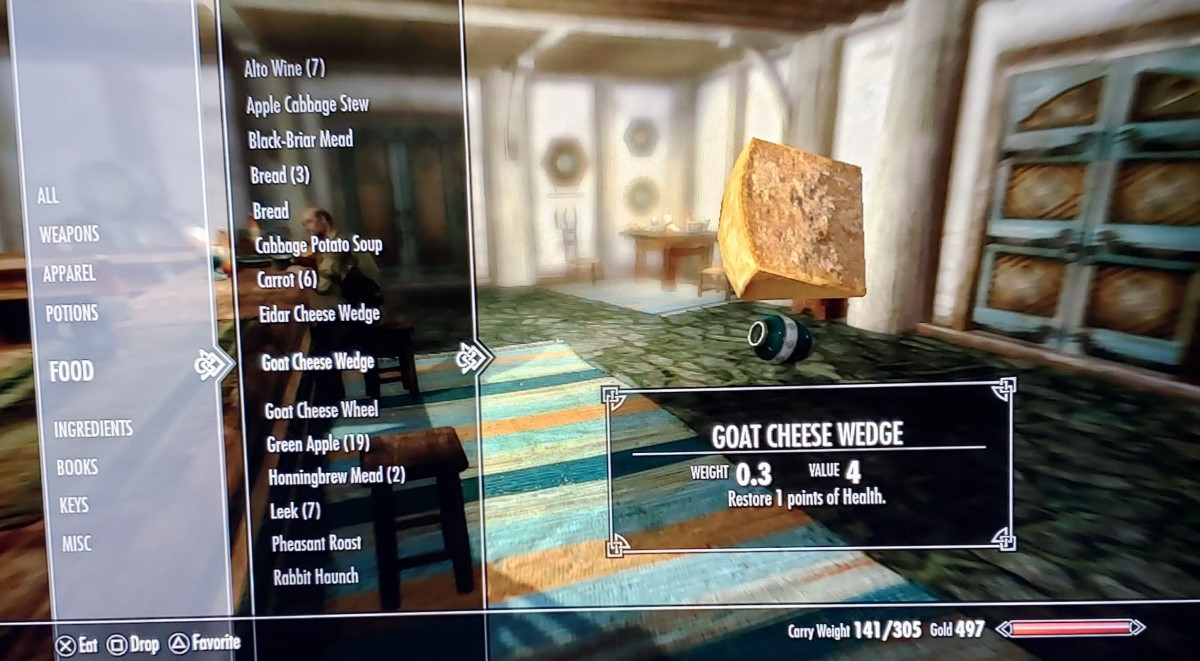Switch to the WEAPONS category
1200x661 pixels.
click(x=69, y=235)
